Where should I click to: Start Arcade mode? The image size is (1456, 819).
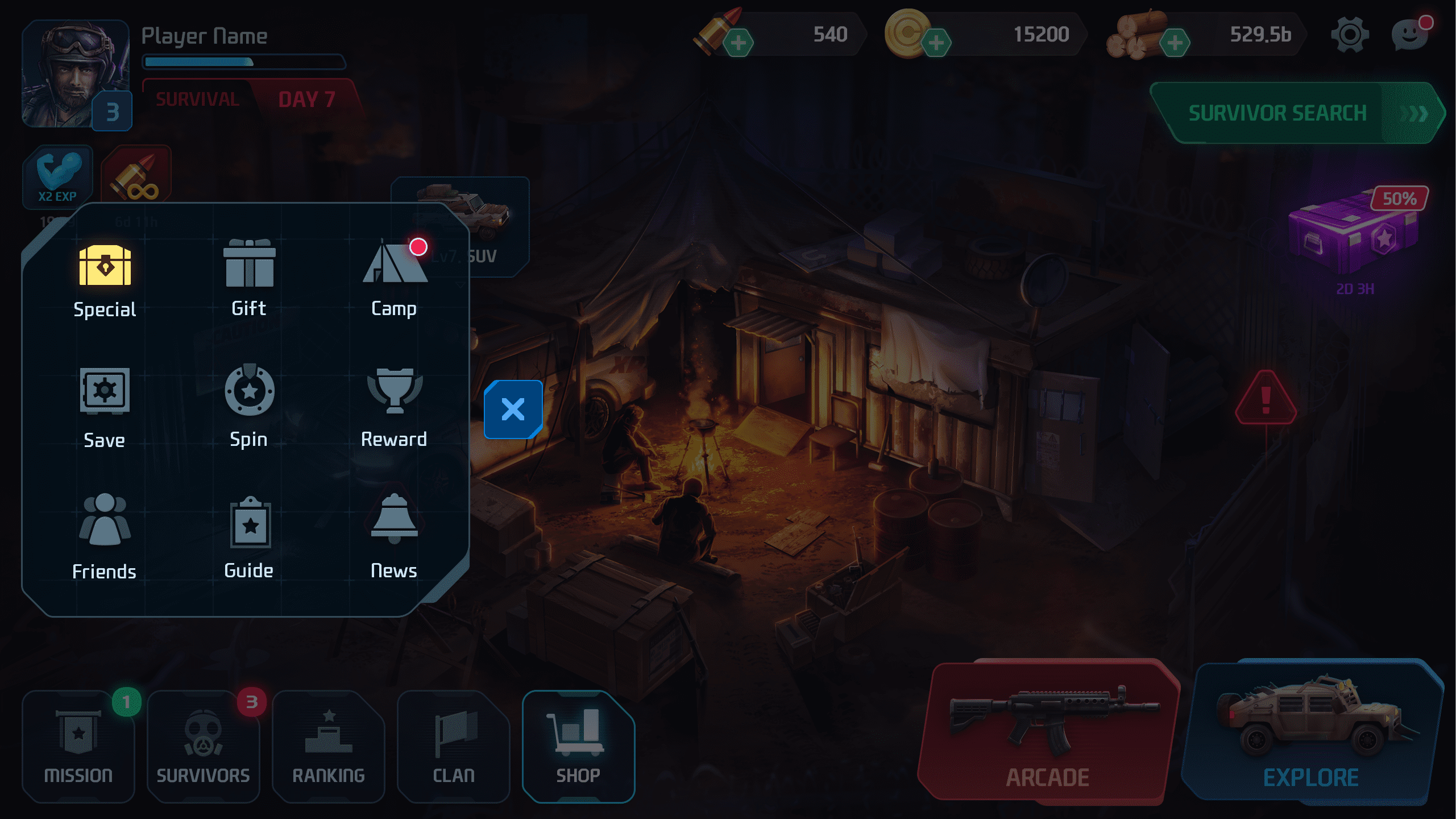tap(1048, 733)
